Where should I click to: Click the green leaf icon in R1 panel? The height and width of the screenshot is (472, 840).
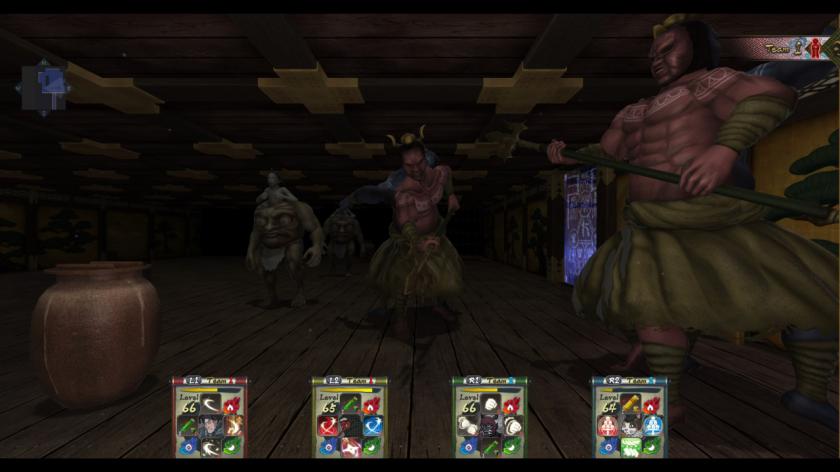[x=512, y=445]
